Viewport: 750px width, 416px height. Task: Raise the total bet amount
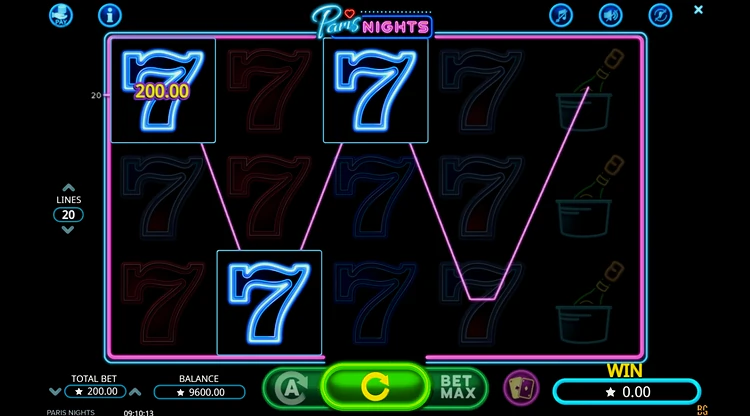coord(136,392)
